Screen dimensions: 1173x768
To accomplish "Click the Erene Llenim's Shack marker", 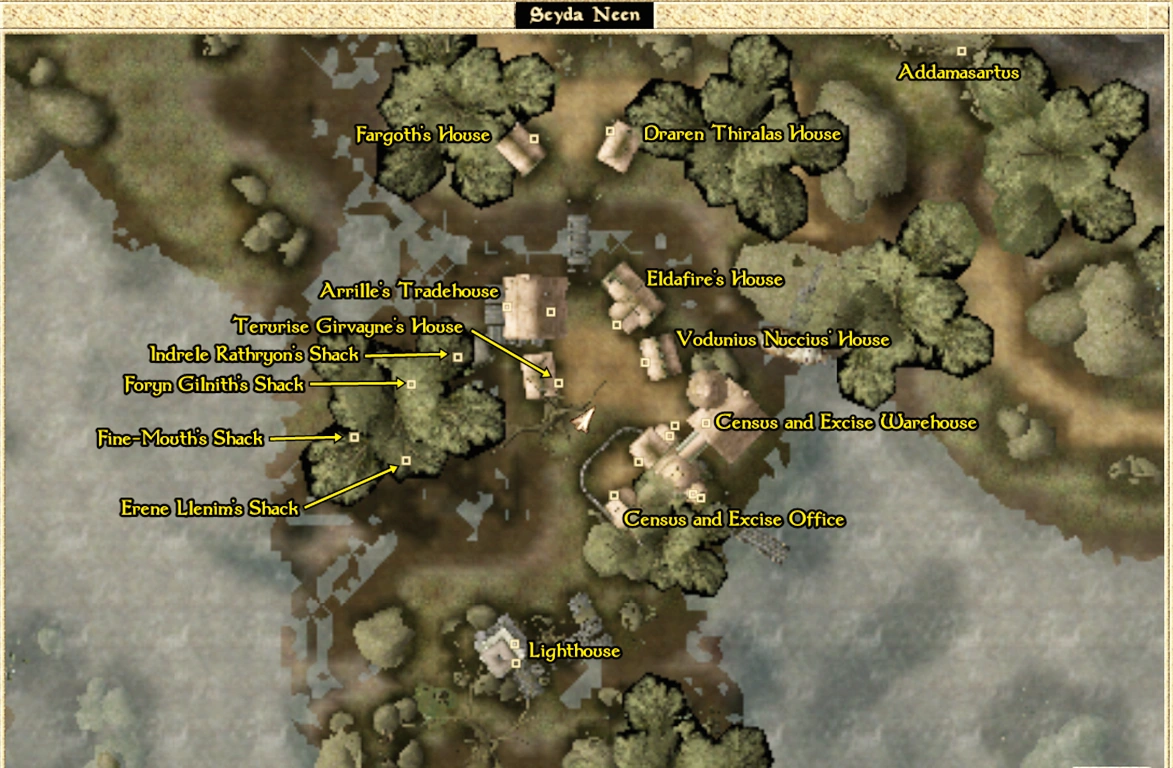I will (x=406, y=461).
